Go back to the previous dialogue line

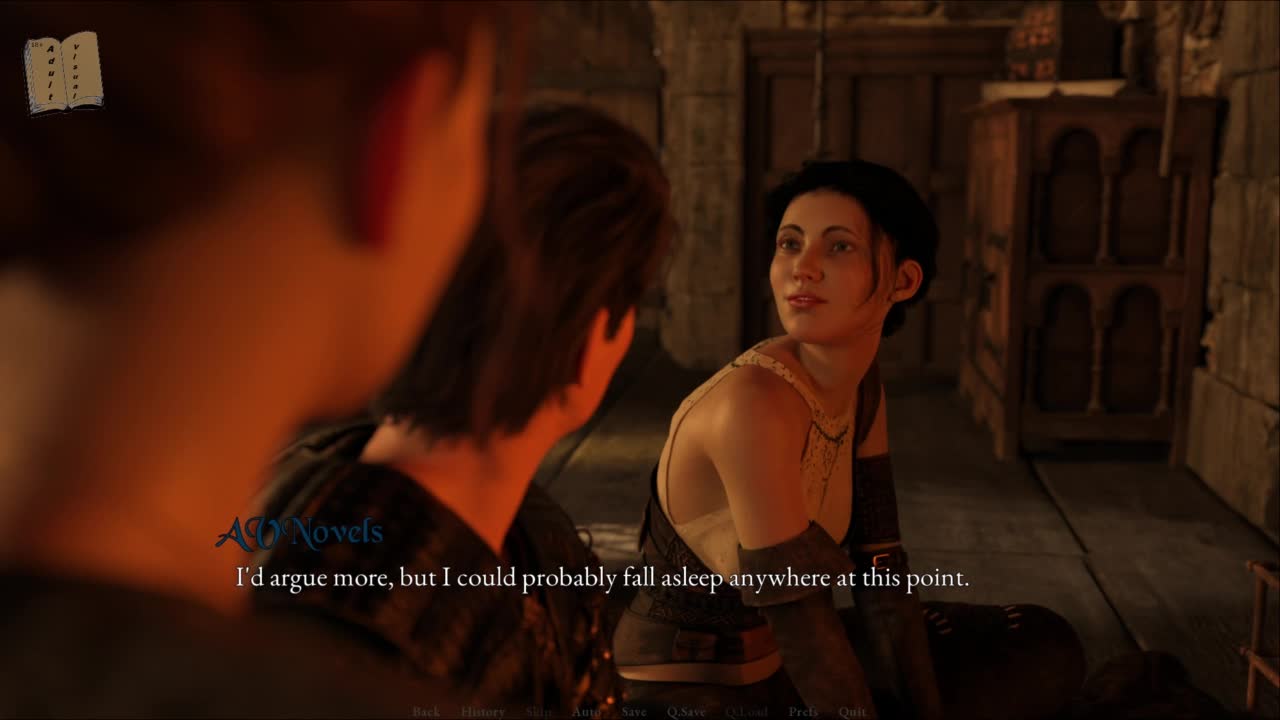coord(426,712)
